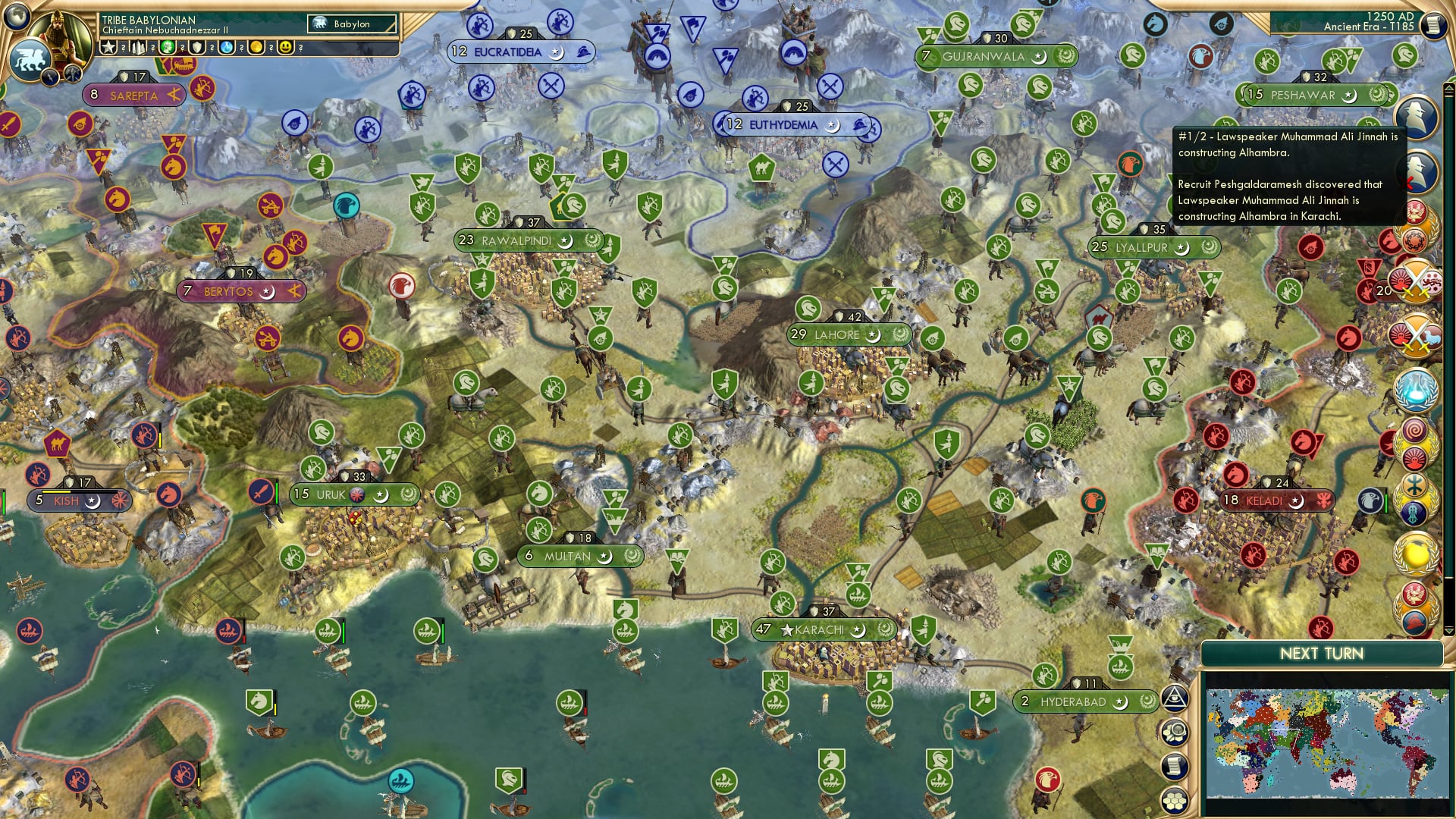
Task: Click the smiley face happiness icon
Action: 286,48
